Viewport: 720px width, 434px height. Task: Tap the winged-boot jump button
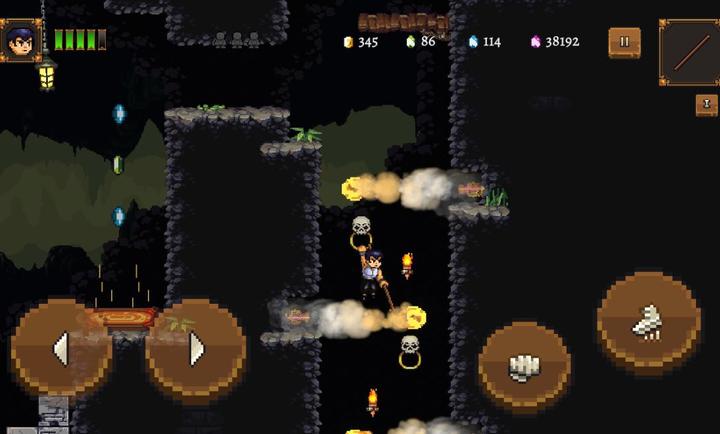click(x=648, y=321)
